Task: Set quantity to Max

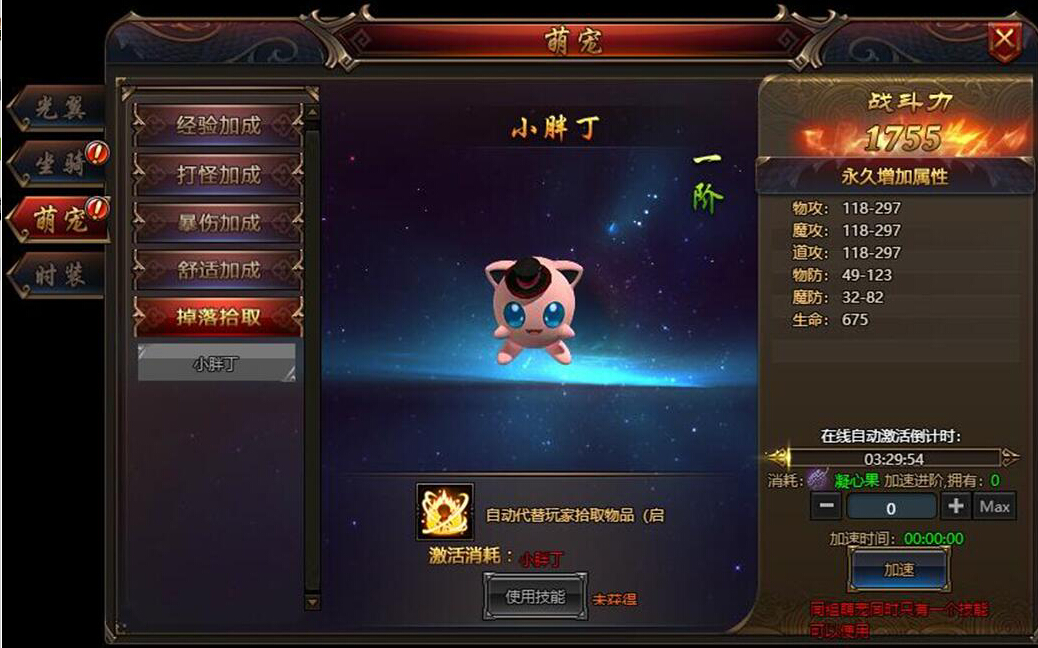Action: [994, 506]
